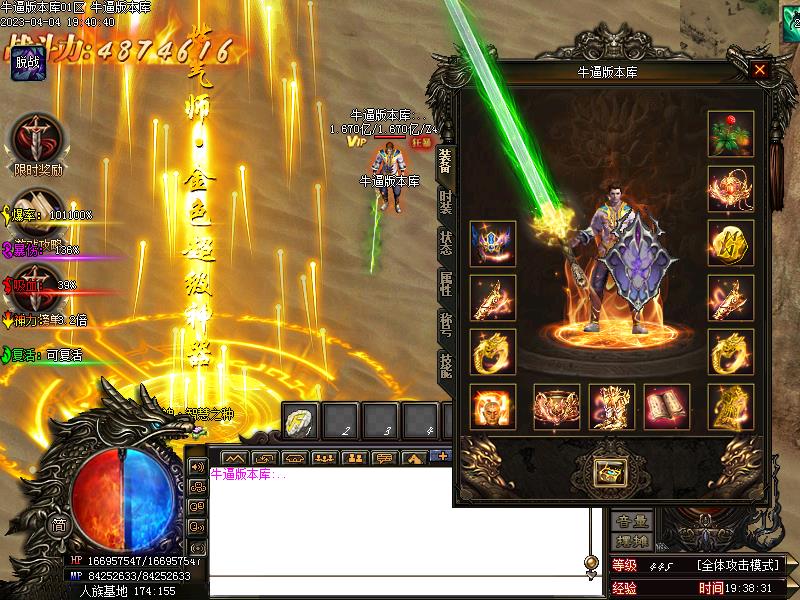
Task: Open the 状态 status tab
Action: click(445, 243)
